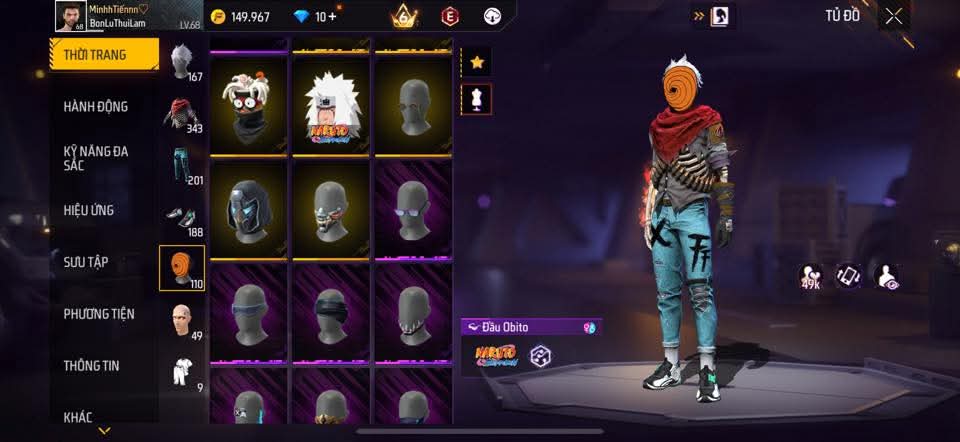Pick the panda-faced head item
The height and width of the screenshot is (442, 960).
(x=249, y=102)
